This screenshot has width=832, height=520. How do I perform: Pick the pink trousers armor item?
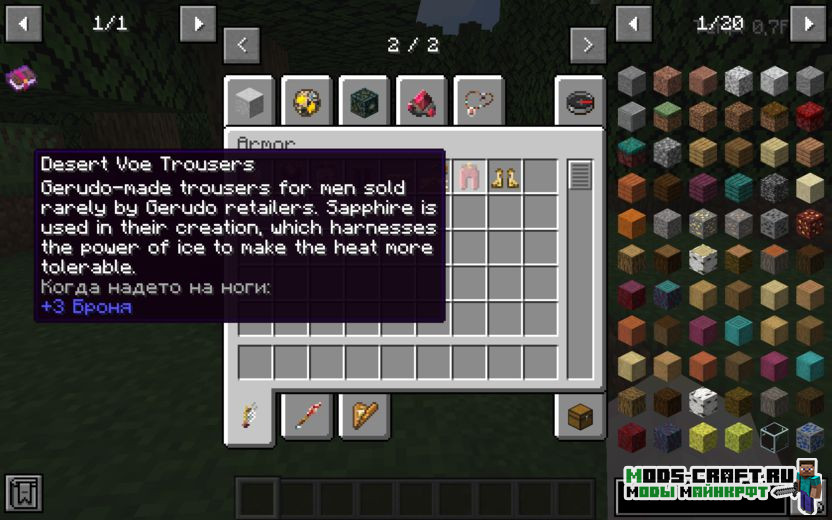[469, 177]
